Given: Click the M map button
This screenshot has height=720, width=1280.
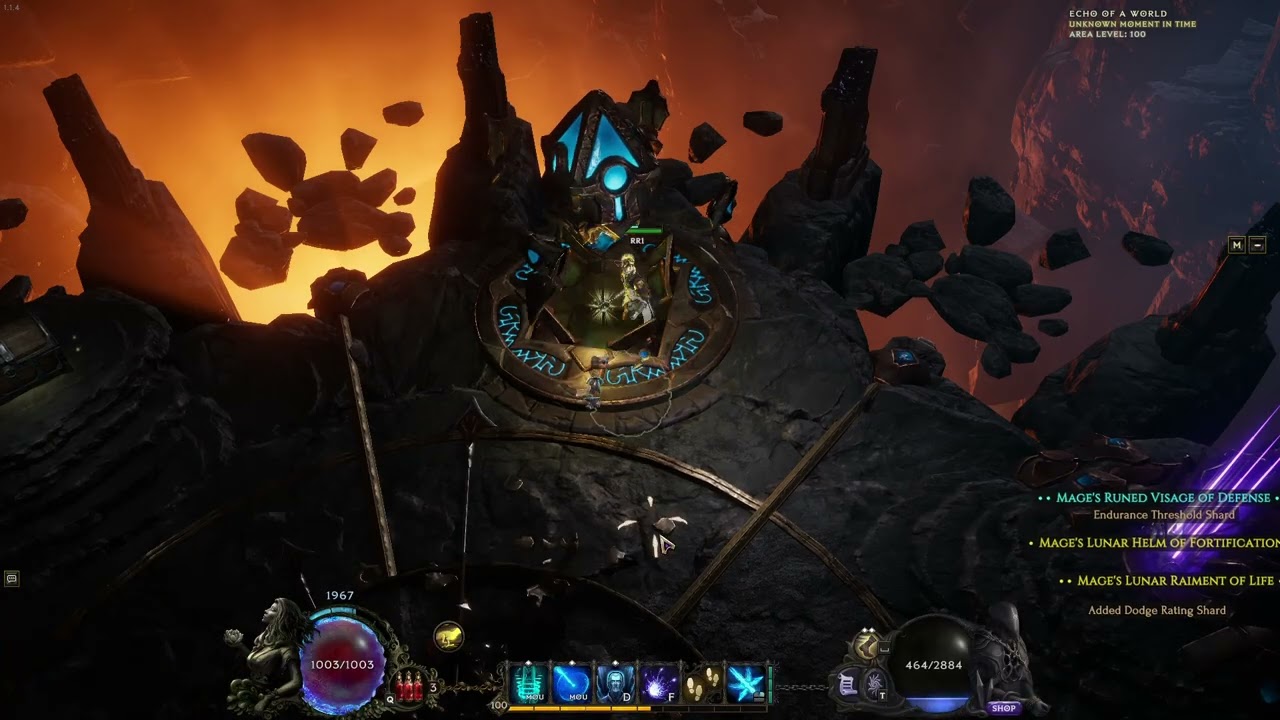Looking at the screenshot, I should tap(1237, 245).
